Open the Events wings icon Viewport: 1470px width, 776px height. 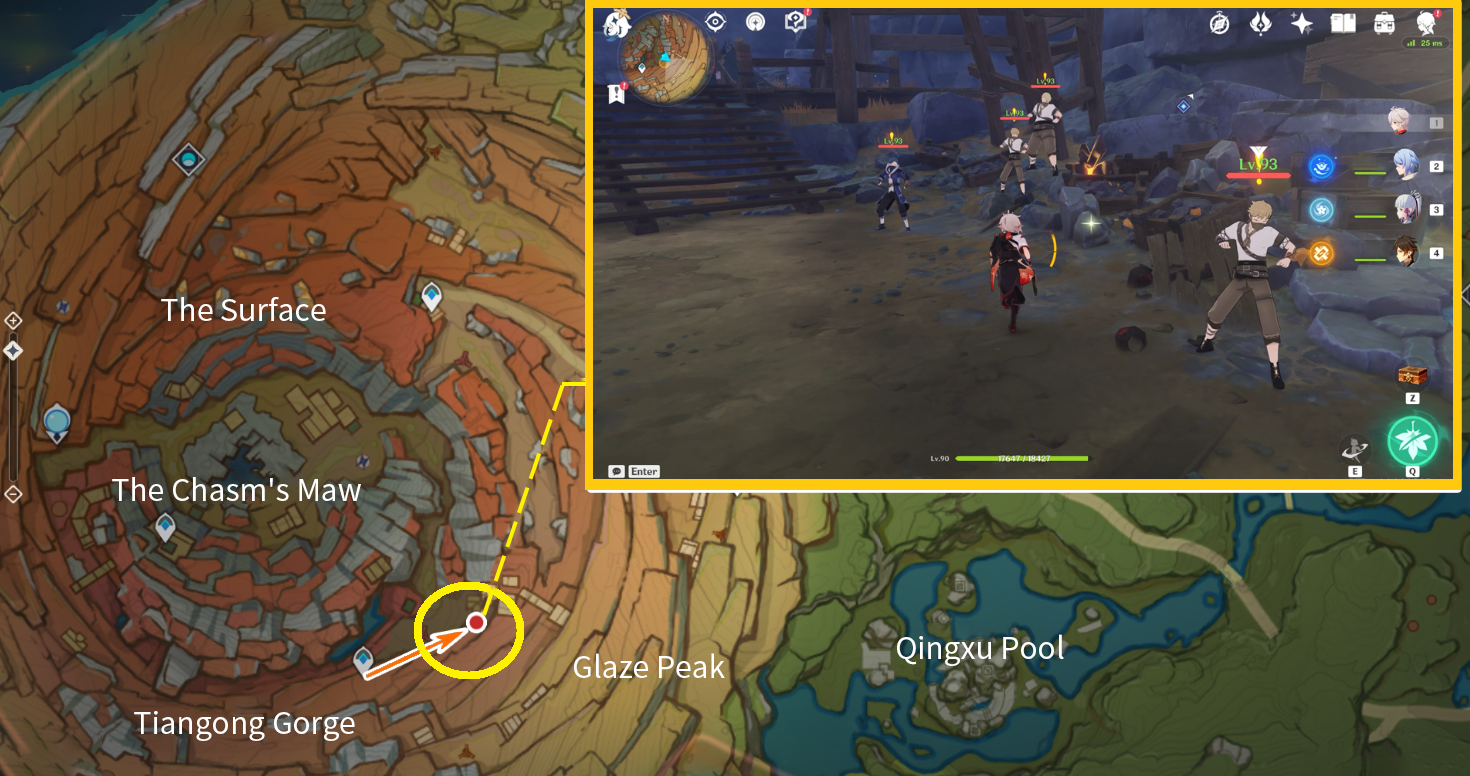coord(1259,22)
